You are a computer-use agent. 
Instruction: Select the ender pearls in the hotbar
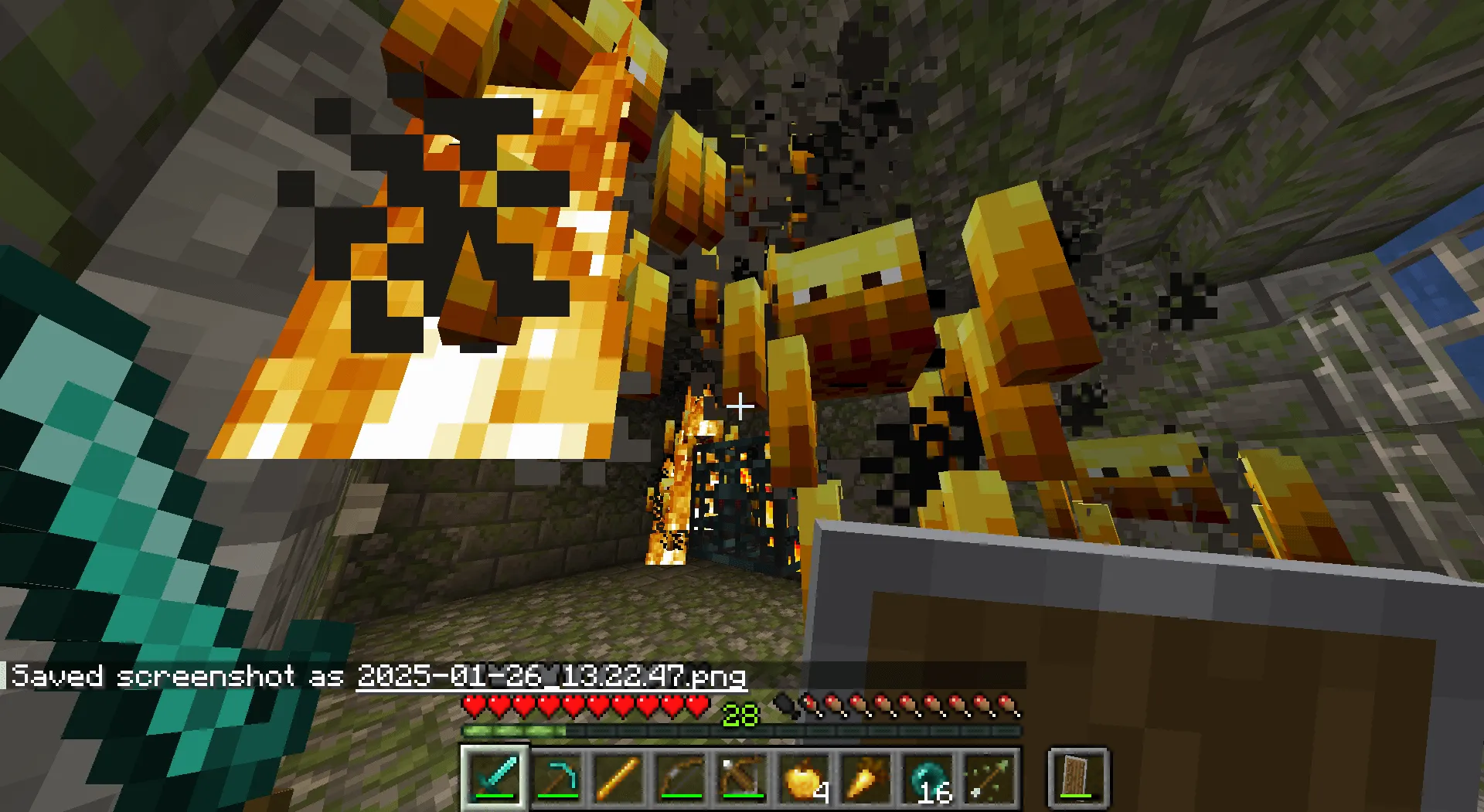[x=927, y=779]
